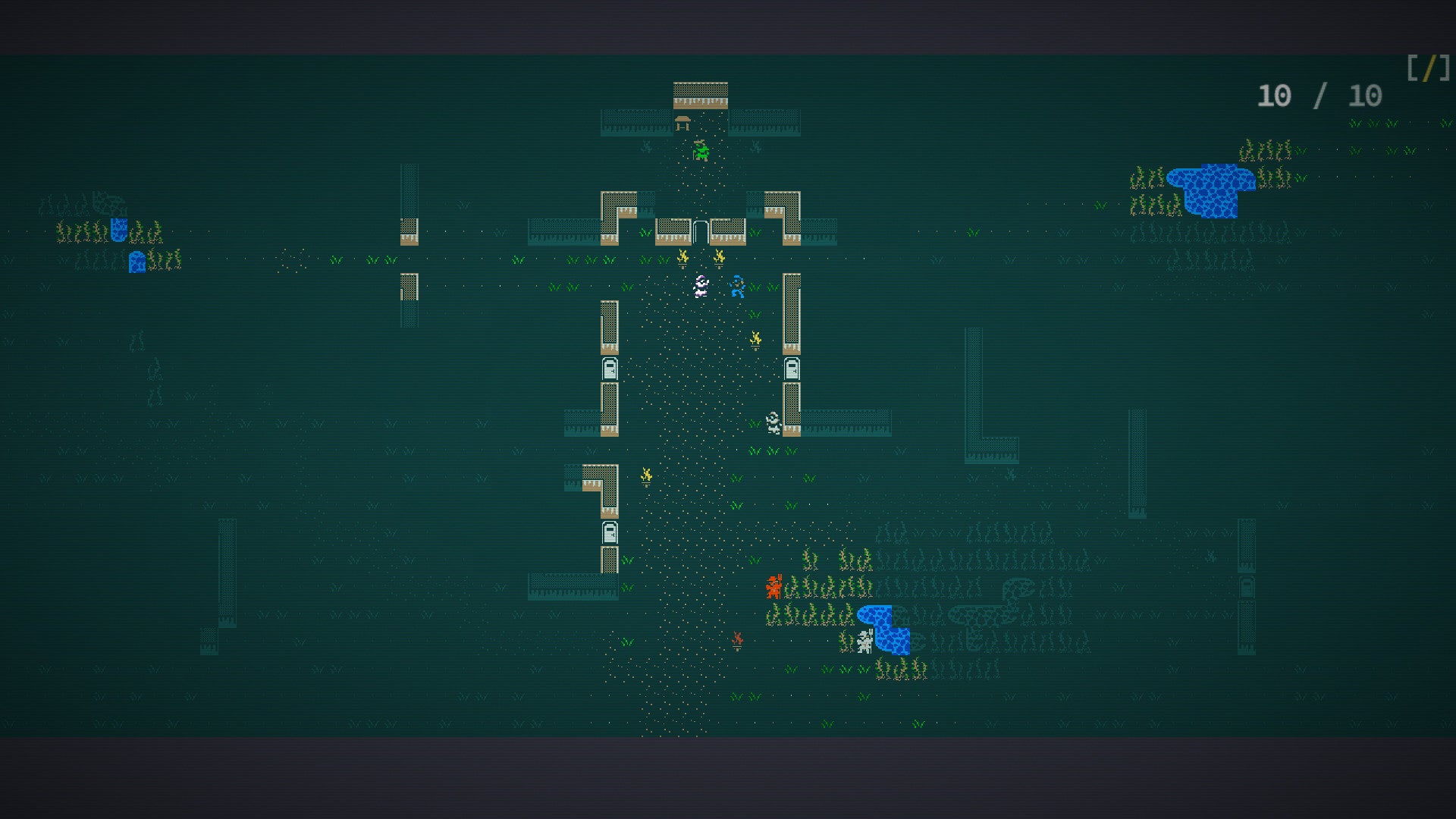Select the white knight beside the pond
Image resolution: width=1456 pixels, height=819 pixels.
click(864, 641)
